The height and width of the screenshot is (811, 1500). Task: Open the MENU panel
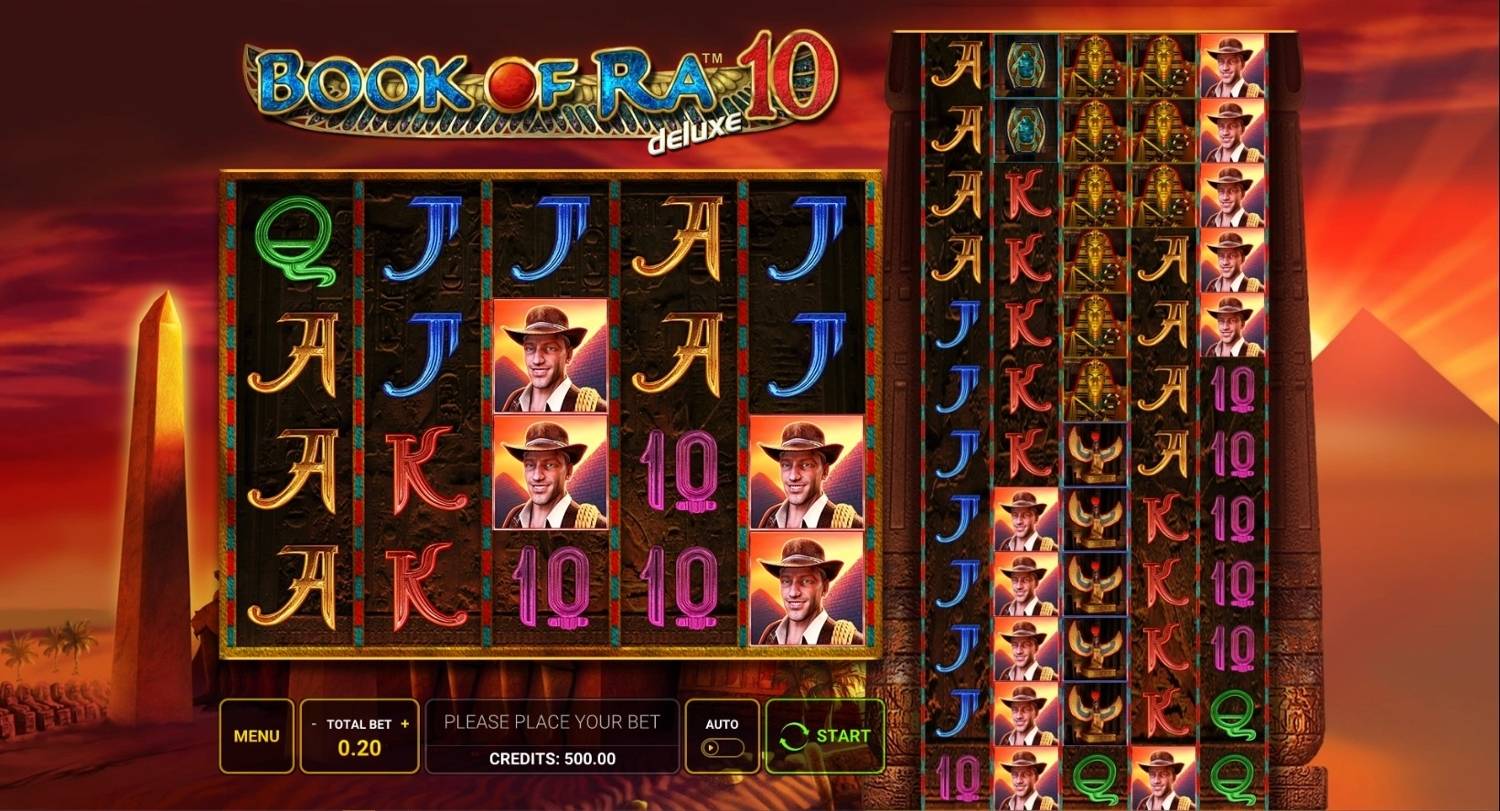[255, 736]
